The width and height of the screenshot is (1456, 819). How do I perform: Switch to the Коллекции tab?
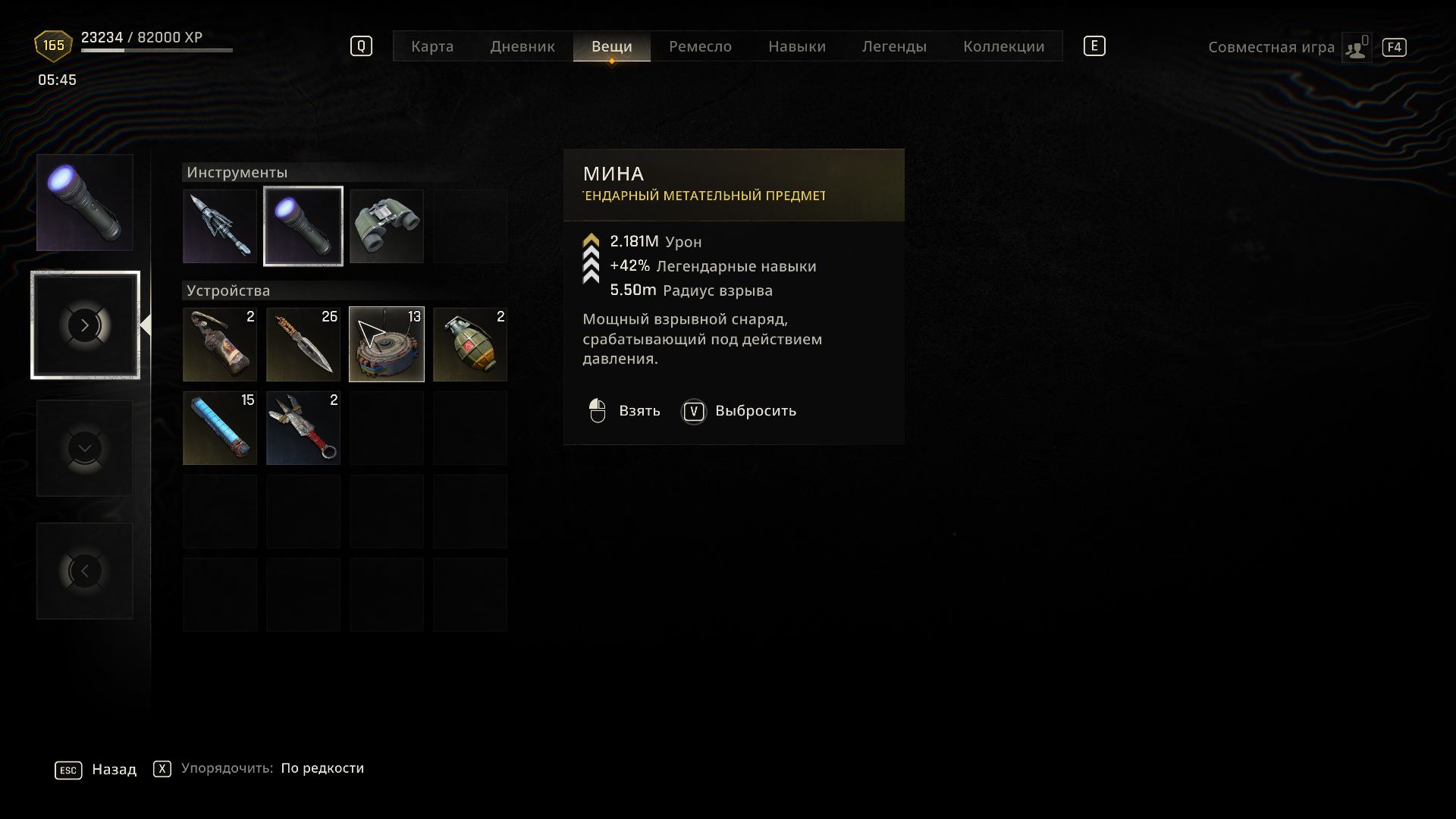tap(1003, 46)
